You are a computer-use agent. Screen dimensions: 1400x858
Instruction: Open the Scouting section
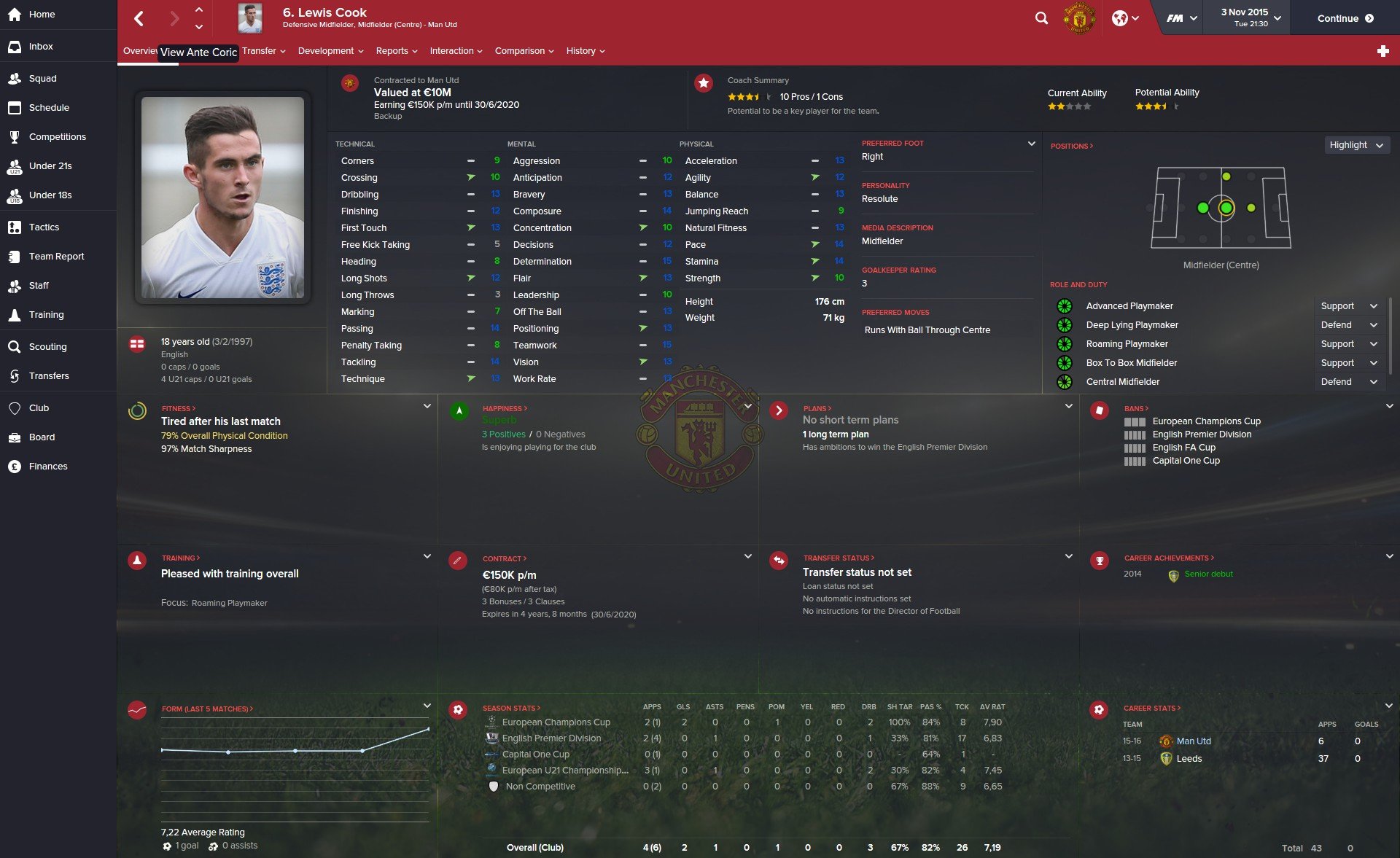coord(47,346)
